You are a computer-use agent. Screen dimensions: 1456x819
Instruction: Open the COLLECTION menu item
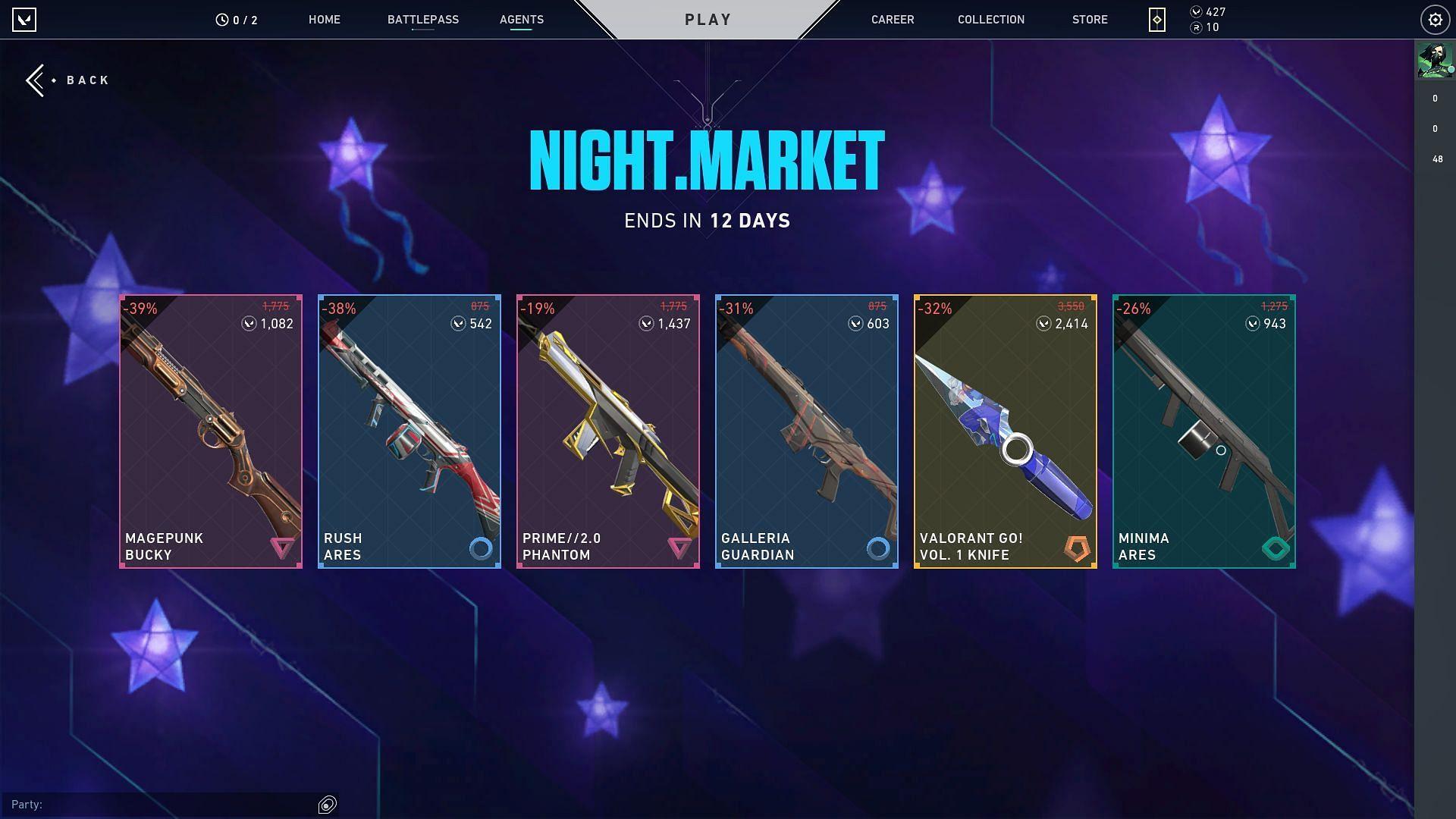click(990, 20)
